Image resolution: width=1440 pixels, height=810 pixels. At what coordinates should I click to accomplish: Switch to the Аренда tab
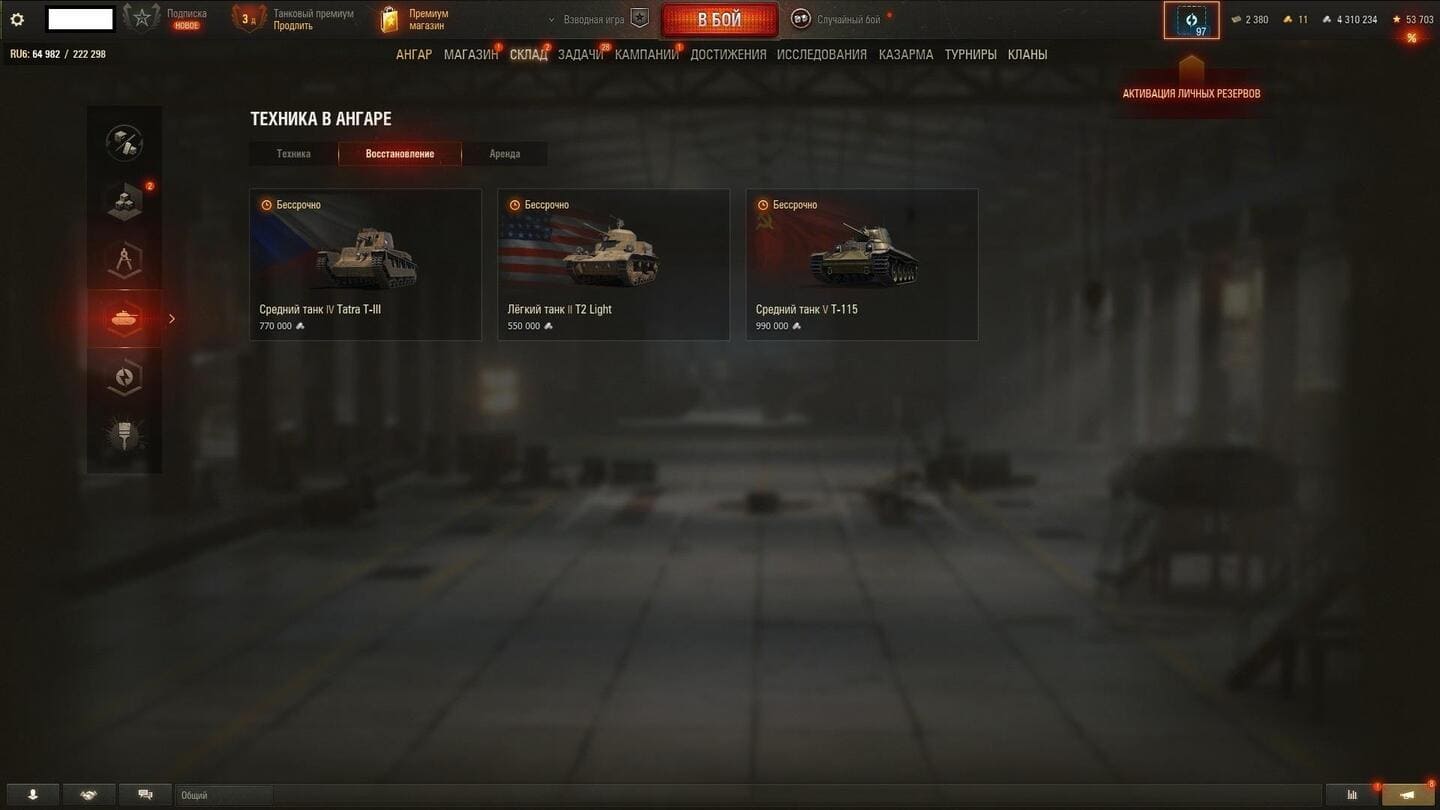click(x=504, y=154)
